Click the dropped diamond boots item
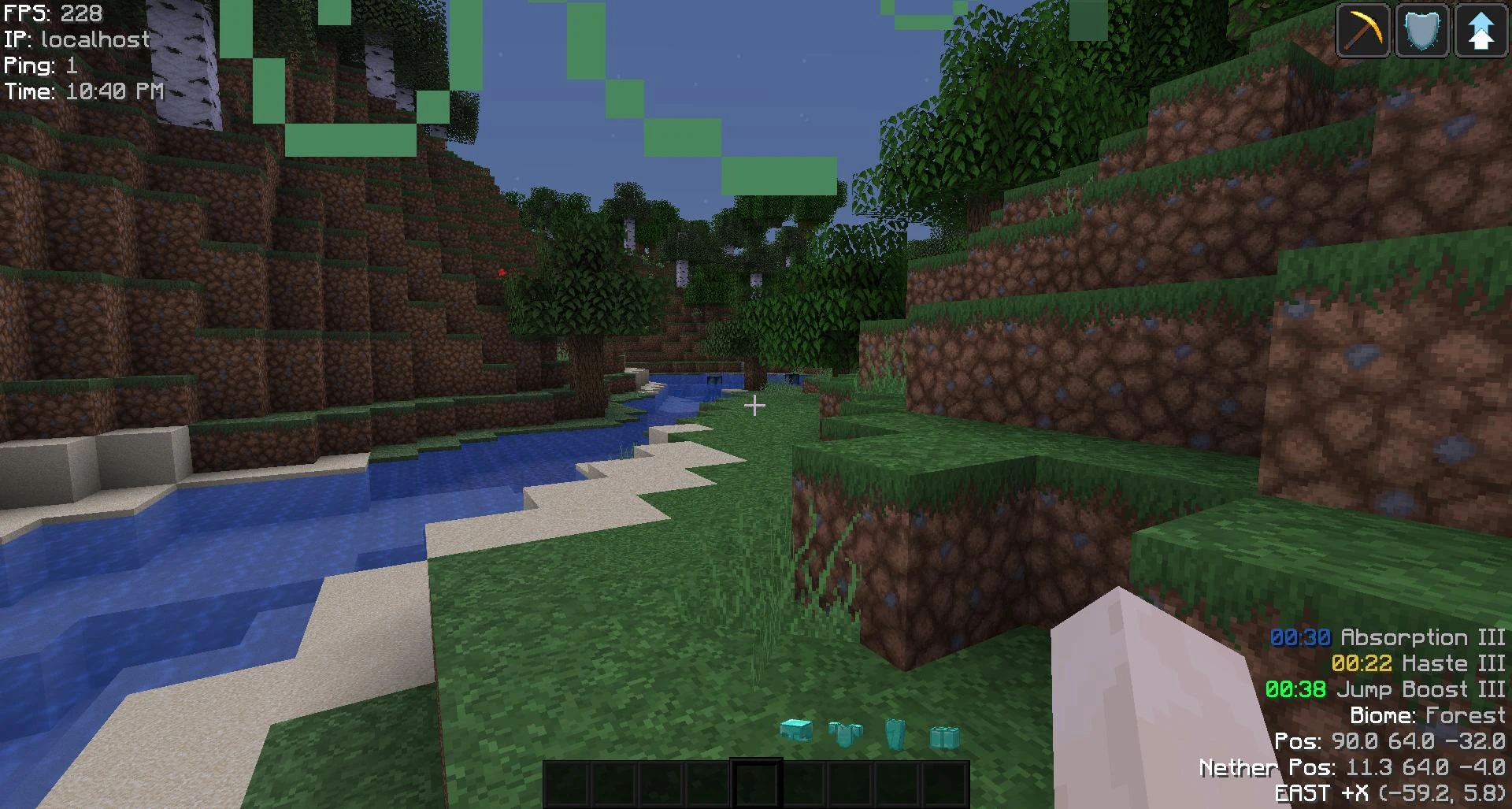 click(x=943, y=737)
